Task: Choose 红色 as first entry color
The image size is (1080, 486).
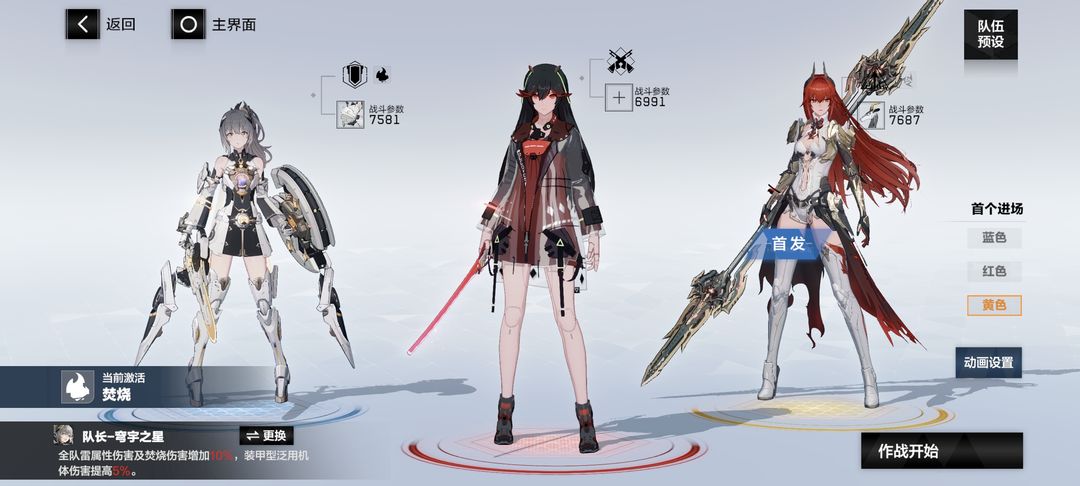Action: click(994, 271)
